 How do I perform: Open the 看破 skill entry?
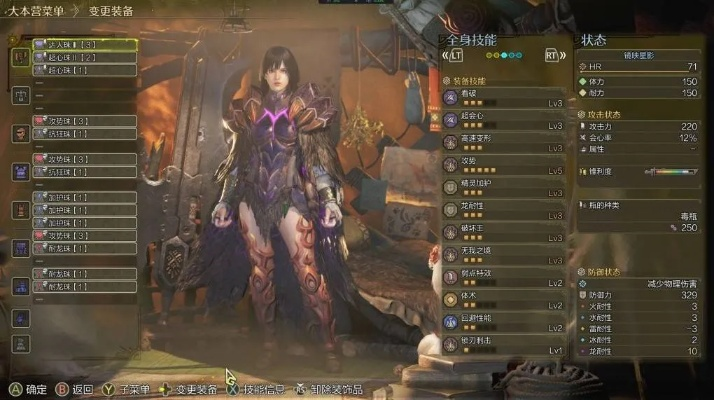pyautogui.click(x=503, y=97)
